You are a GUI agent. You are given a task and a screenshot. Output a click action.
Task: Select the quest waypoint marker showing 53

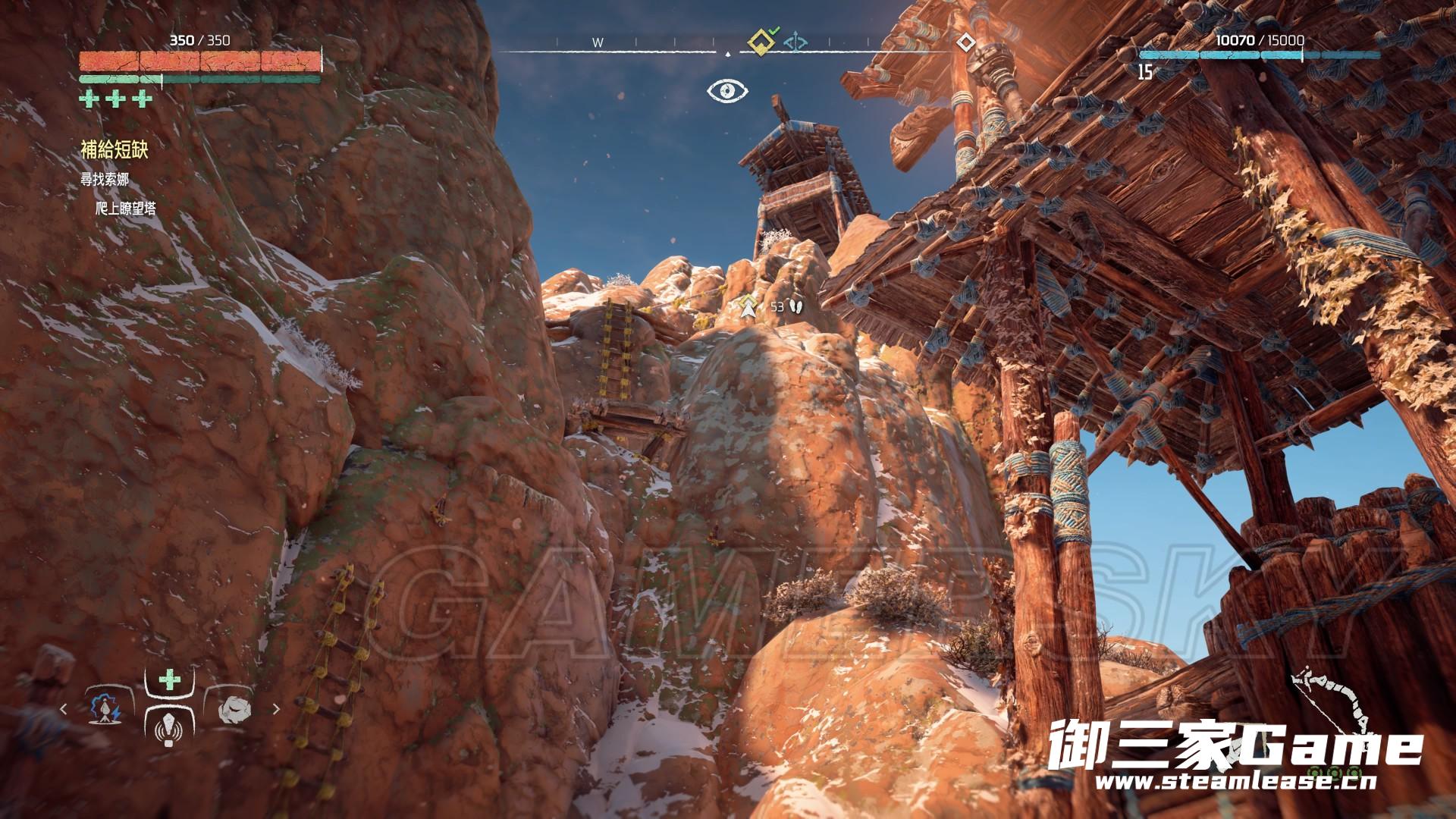tap(750, 306)
